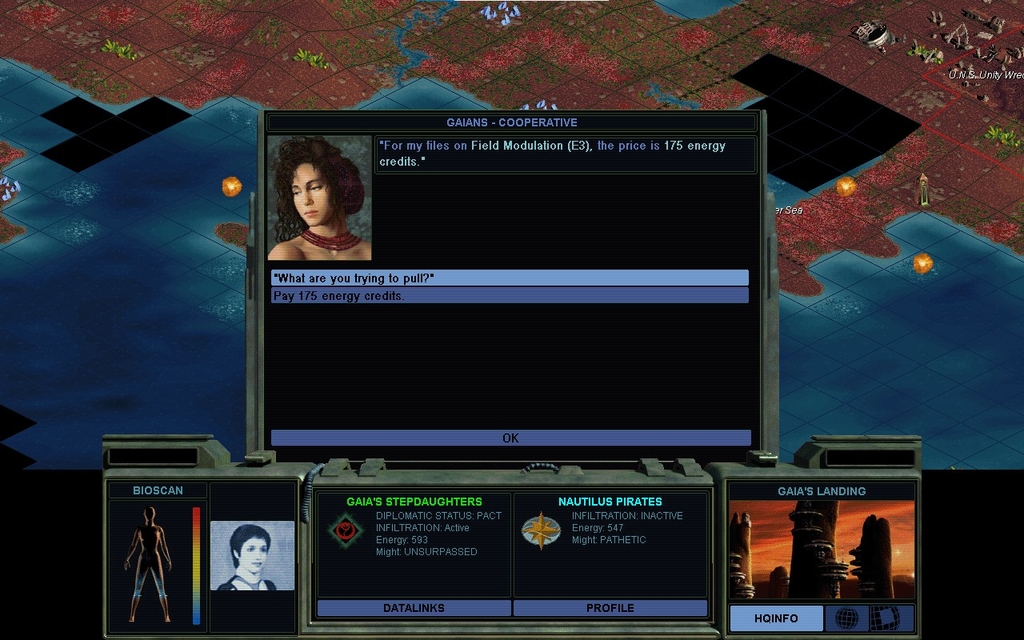Click the Bioscan advisor portrait
This screenshot has height=640, width=1024.
click(x=252, y=556)
